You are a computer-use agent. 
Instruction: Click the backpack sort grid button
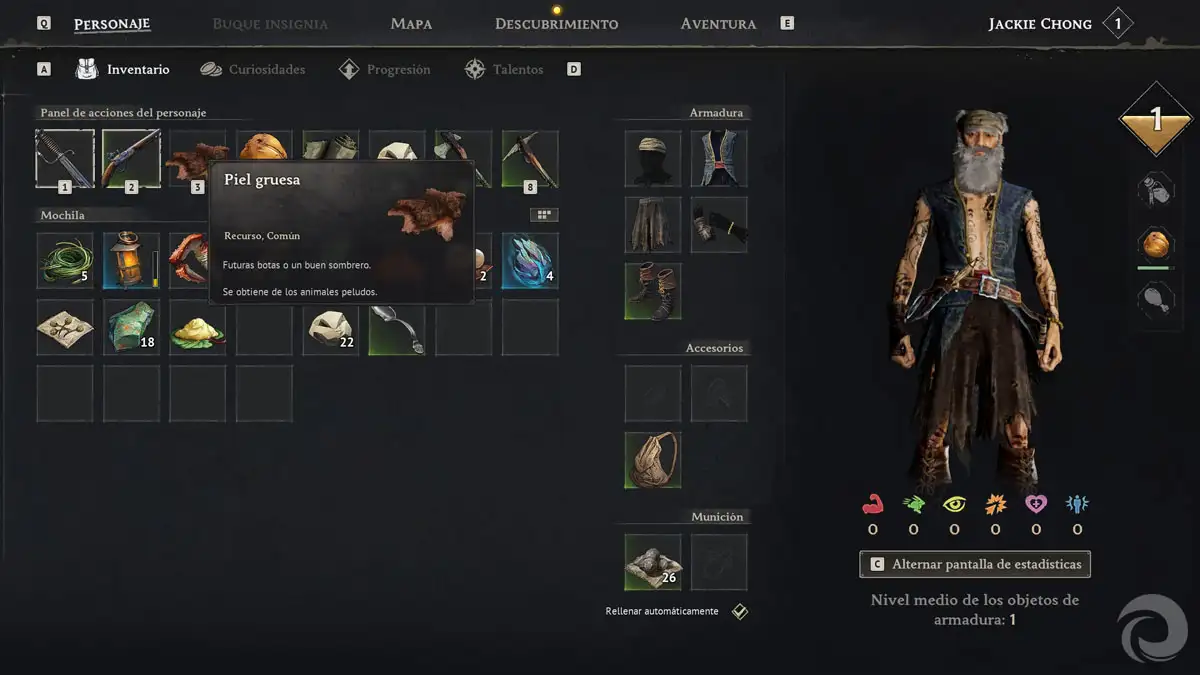coord(544,215)
